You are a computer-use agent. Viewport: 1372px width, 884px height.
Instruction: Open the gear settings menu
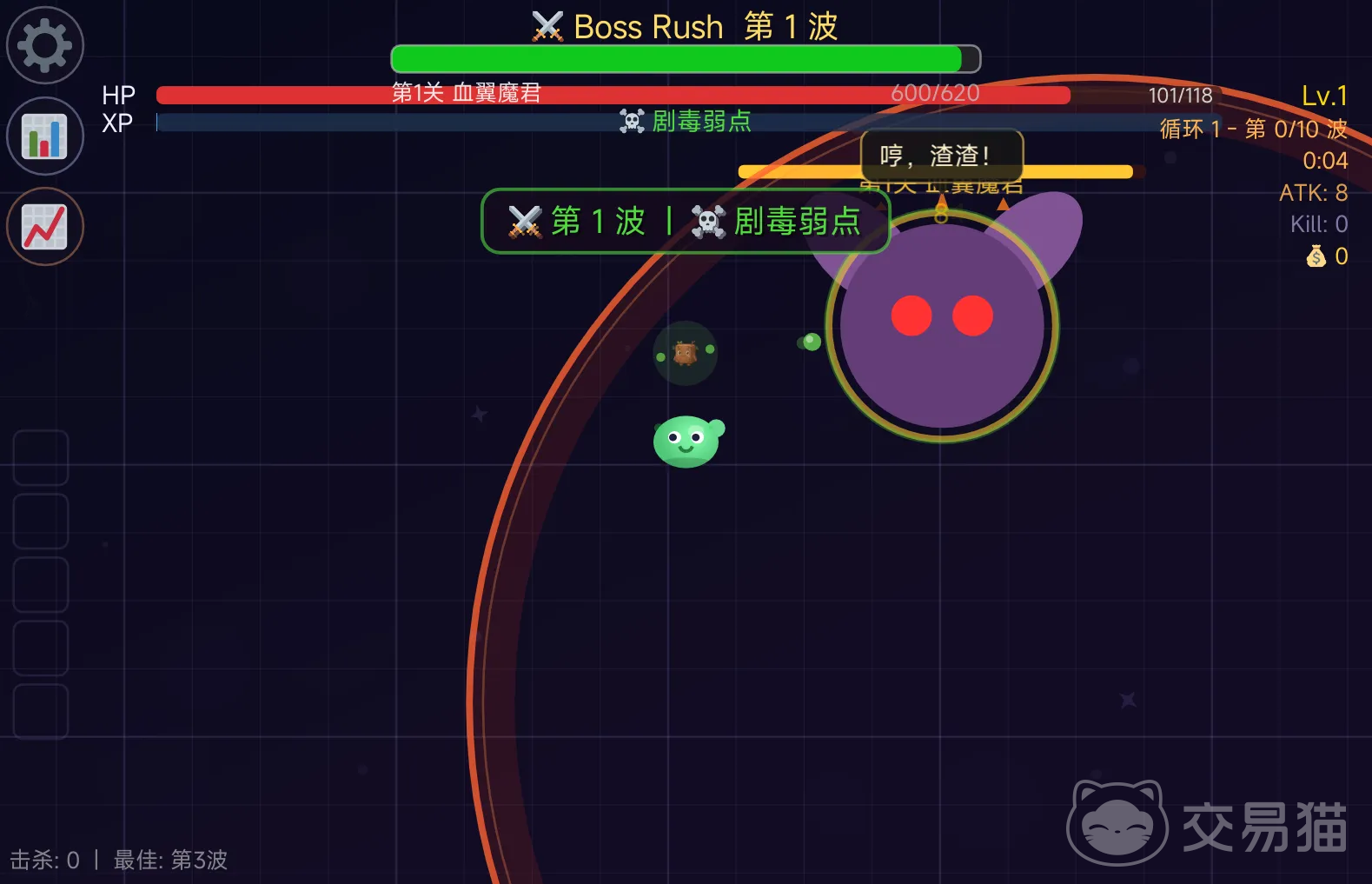[45, 45]
